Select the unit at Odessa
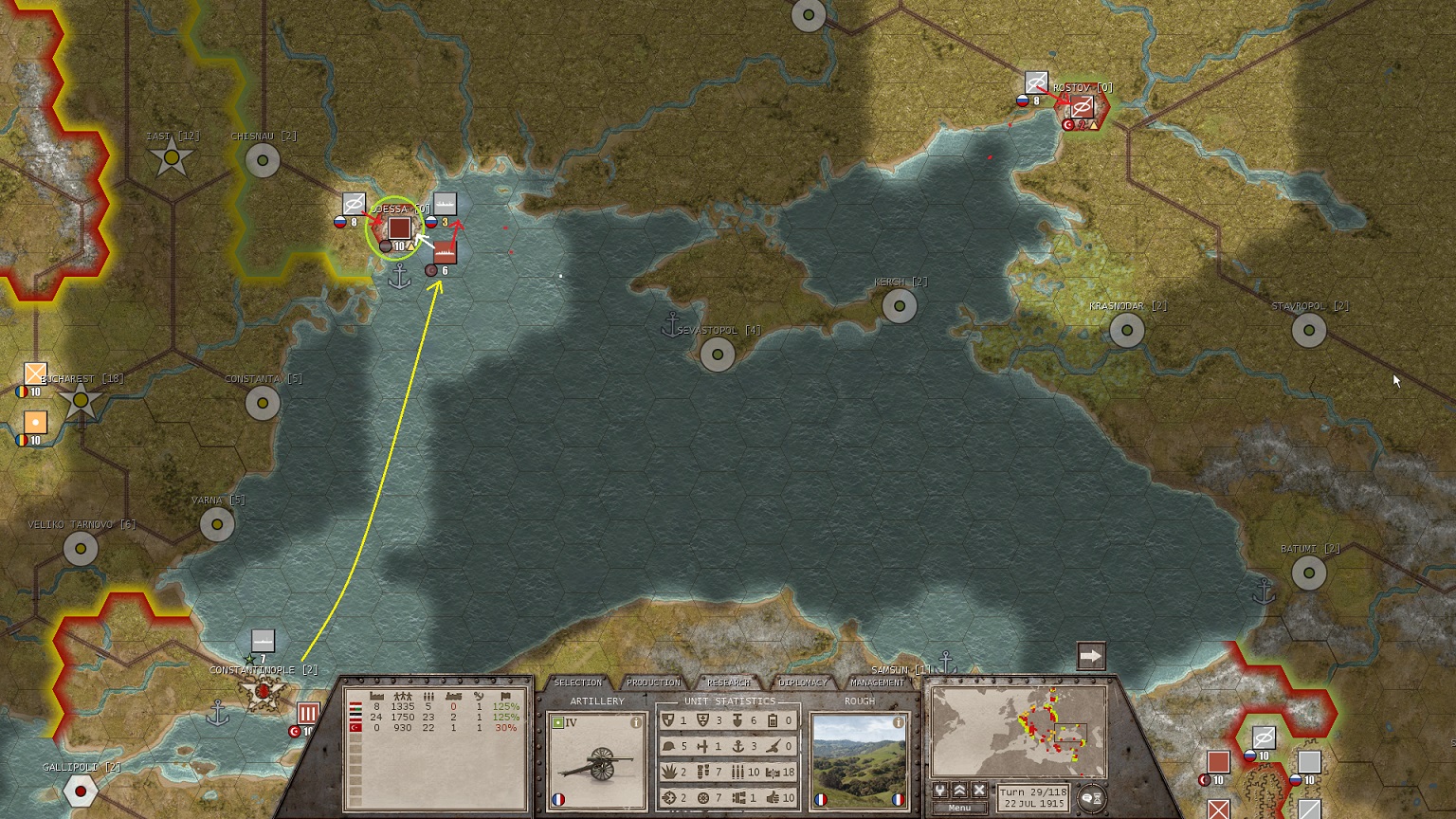 (x=399, y=228)
